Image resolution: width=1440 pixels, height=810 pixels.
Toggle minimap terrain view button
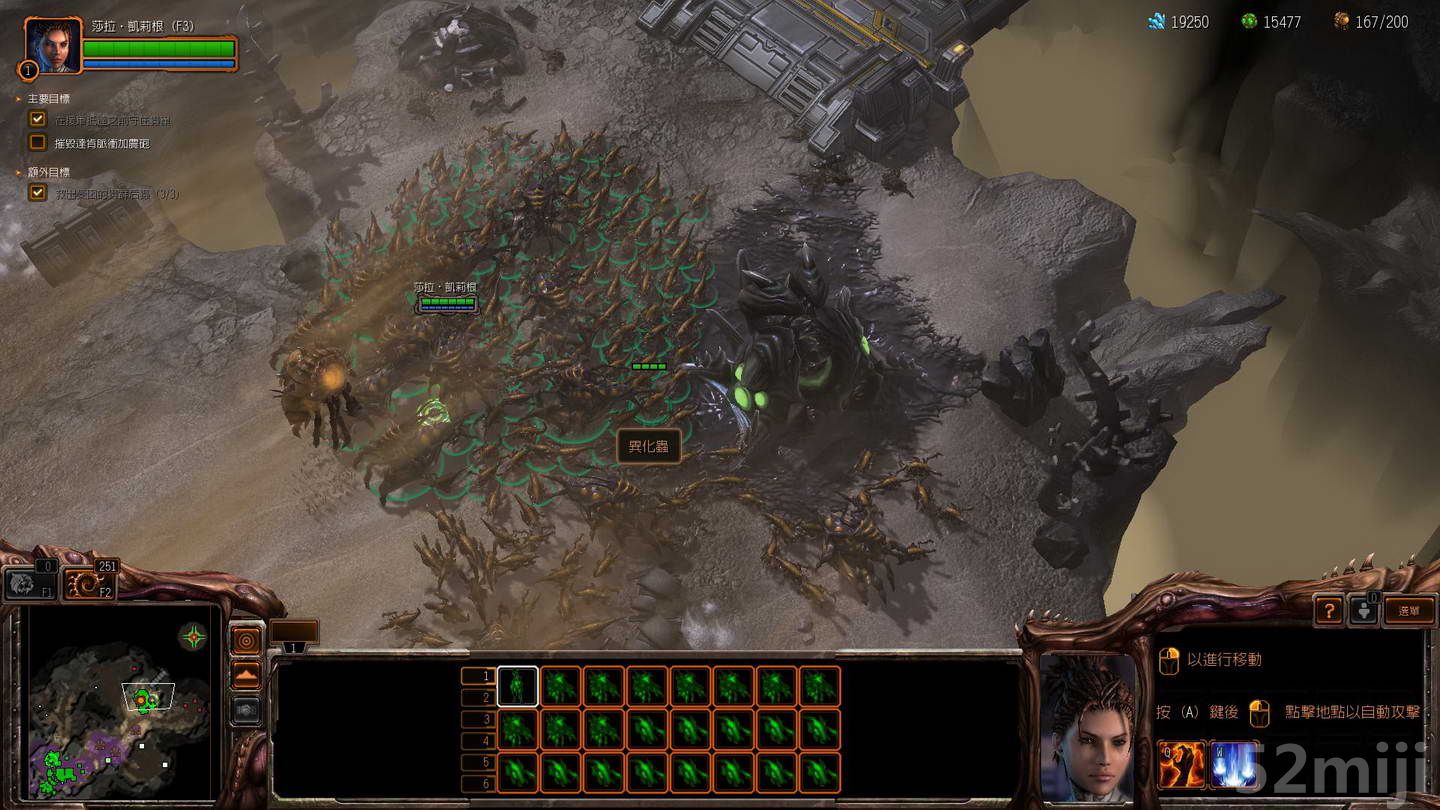point(245,675)
